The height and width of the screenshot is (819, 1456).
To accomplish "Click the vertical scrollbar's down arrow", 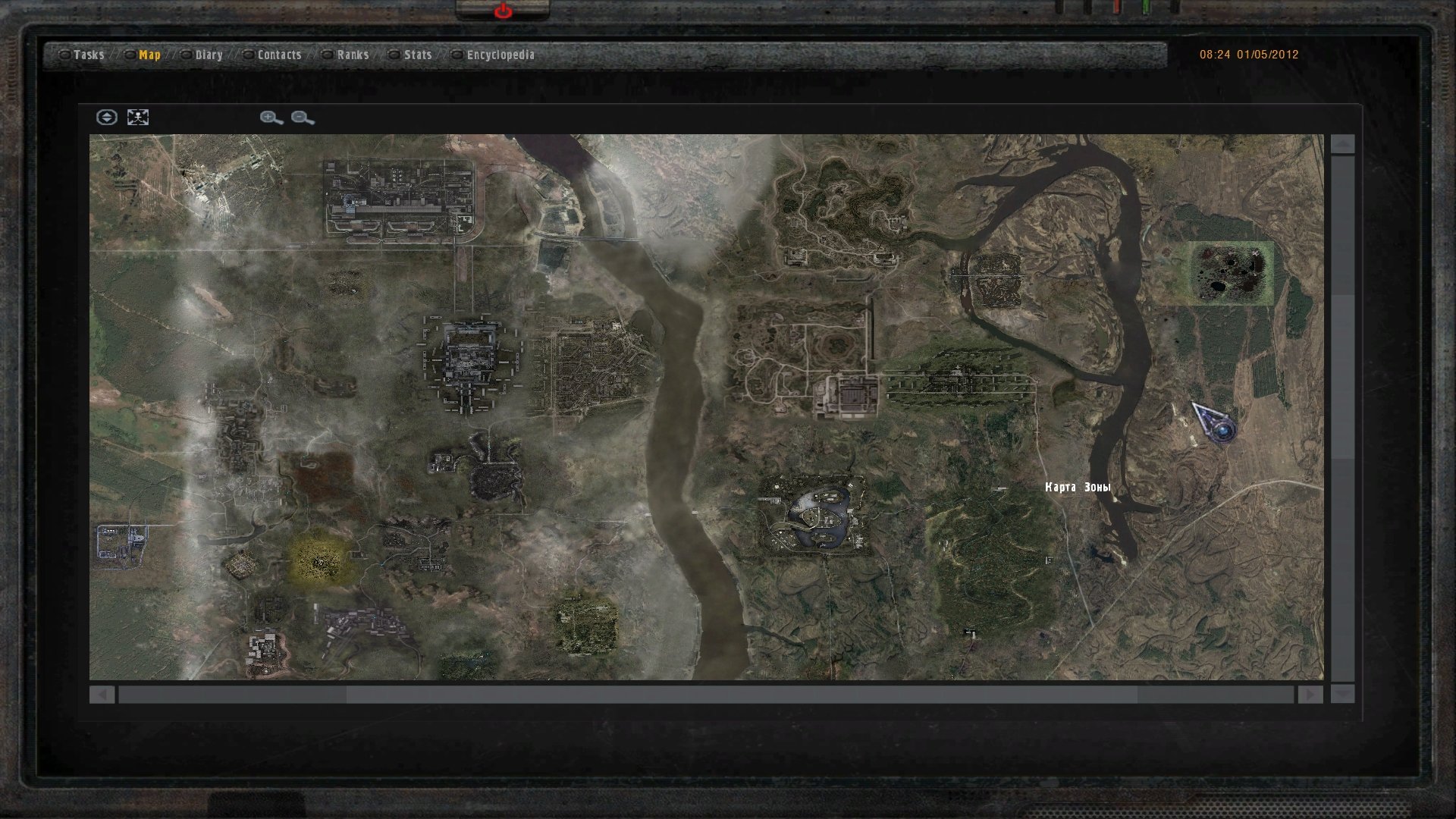I will [1342, 694].
